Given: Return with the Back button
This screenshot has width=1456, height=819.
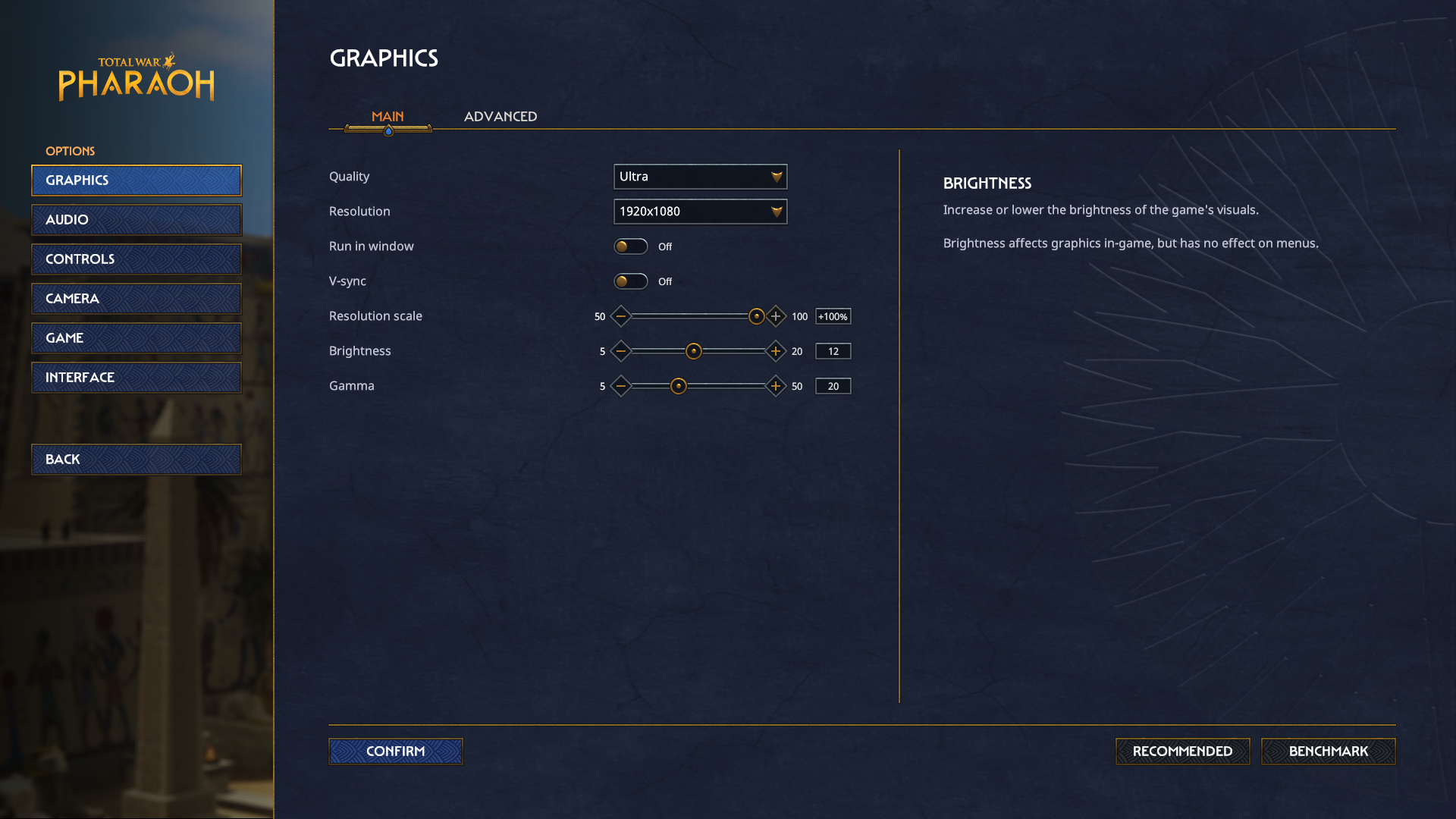Looking at the screenshot, I should click(x=136, y=460).
